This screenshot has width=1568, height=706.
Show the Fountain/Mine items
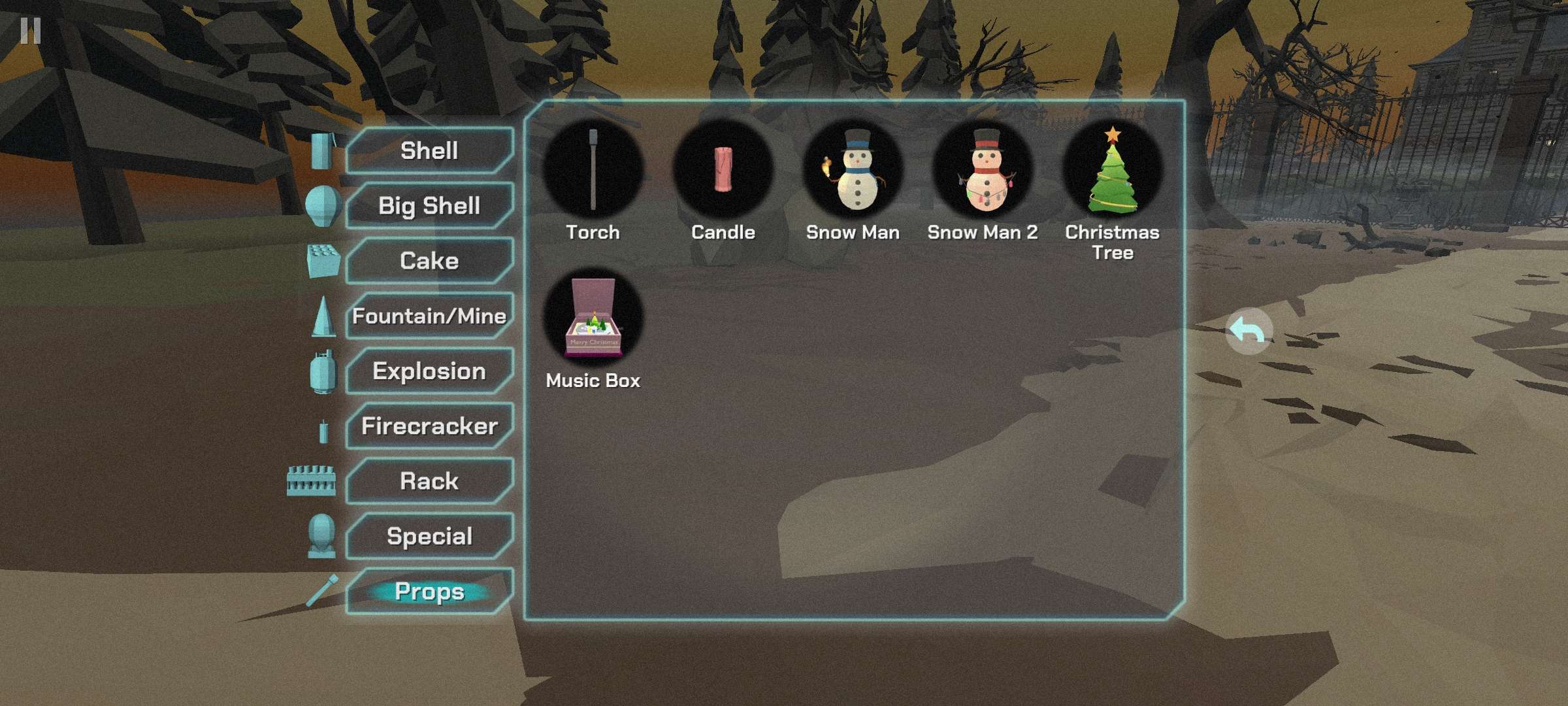pyautogui.click(x=429, y=316)
